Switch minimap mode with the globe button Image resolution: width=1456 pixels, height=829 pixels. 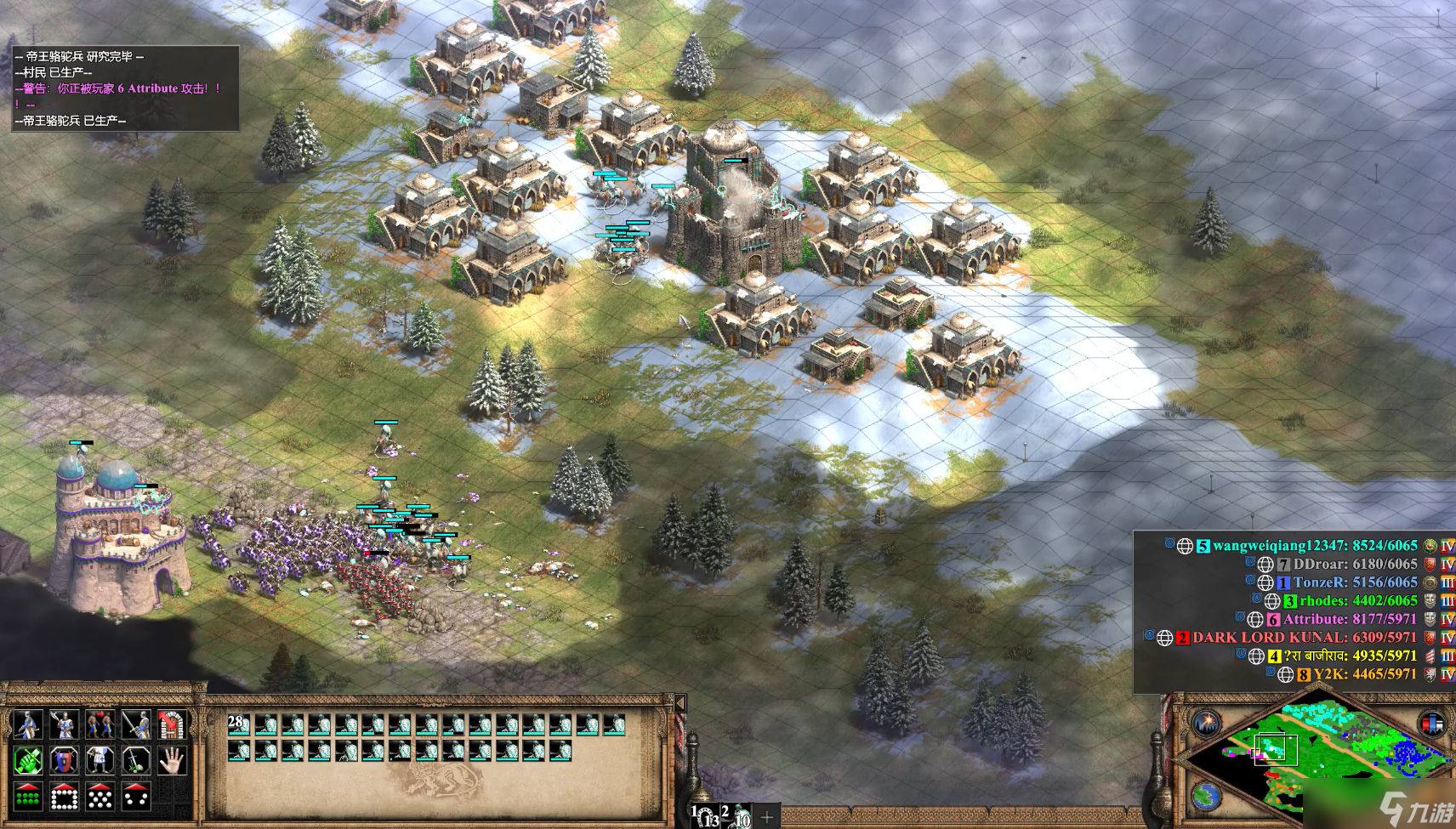tap(1206, 797)
